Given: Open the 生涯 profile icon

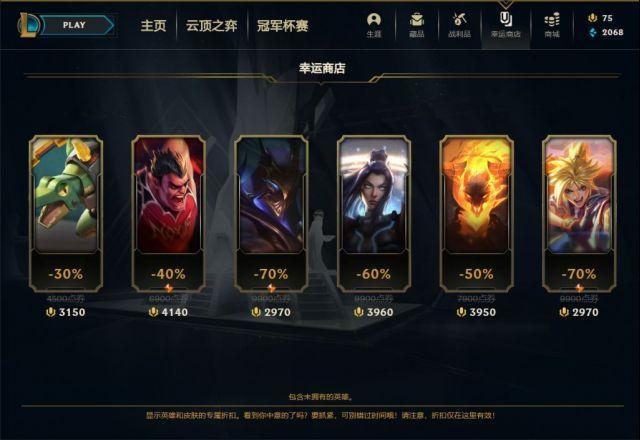Looking at the screenshot, I should pos(374,24).
